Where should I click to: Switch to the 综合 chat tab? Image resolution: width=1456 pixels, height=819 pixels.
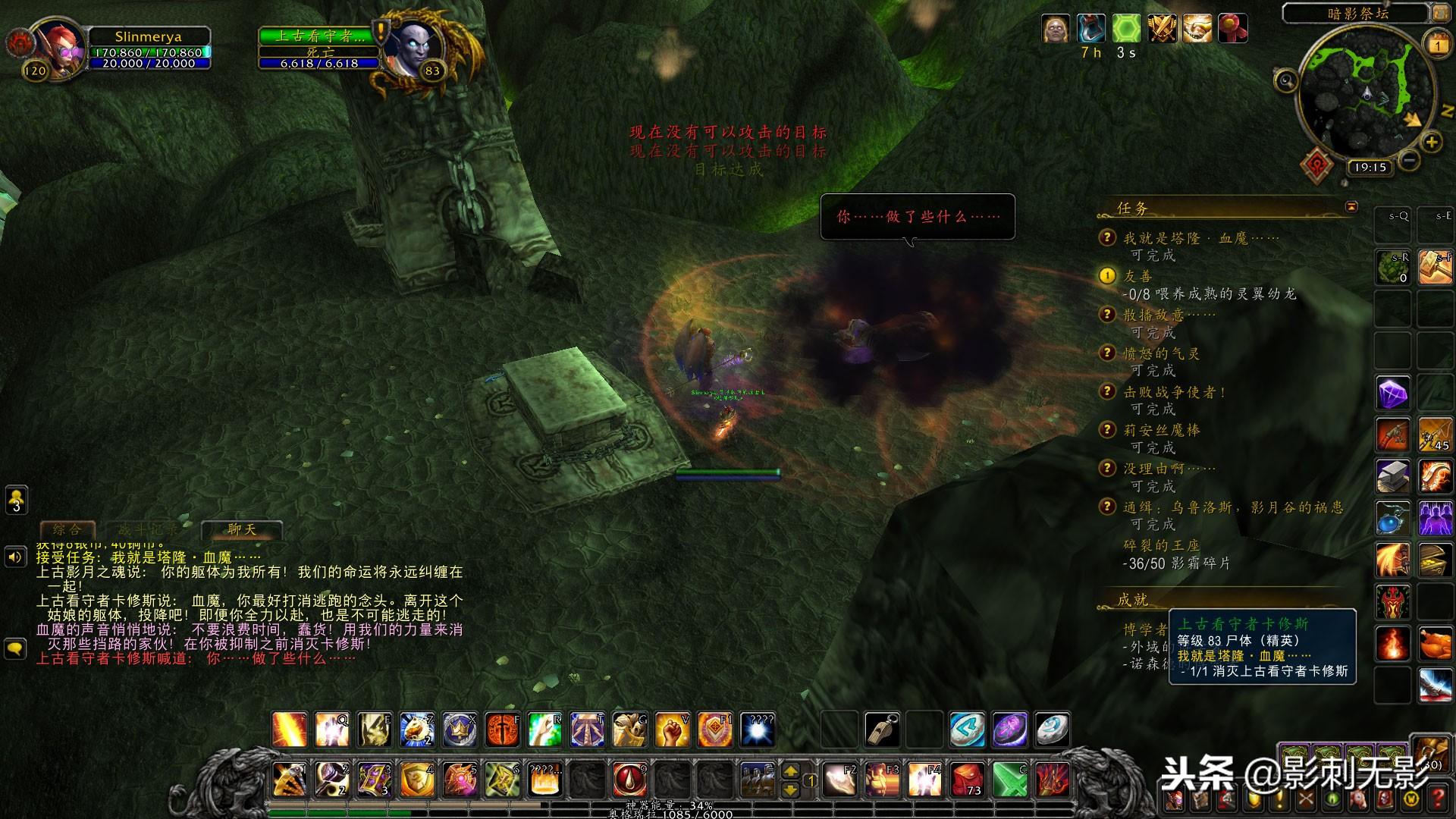point(67,529)
